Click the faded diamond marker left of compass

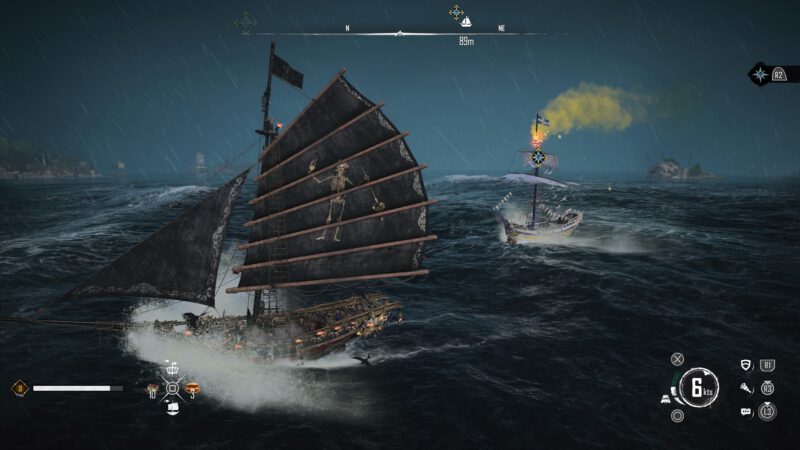tap(245, 21)
